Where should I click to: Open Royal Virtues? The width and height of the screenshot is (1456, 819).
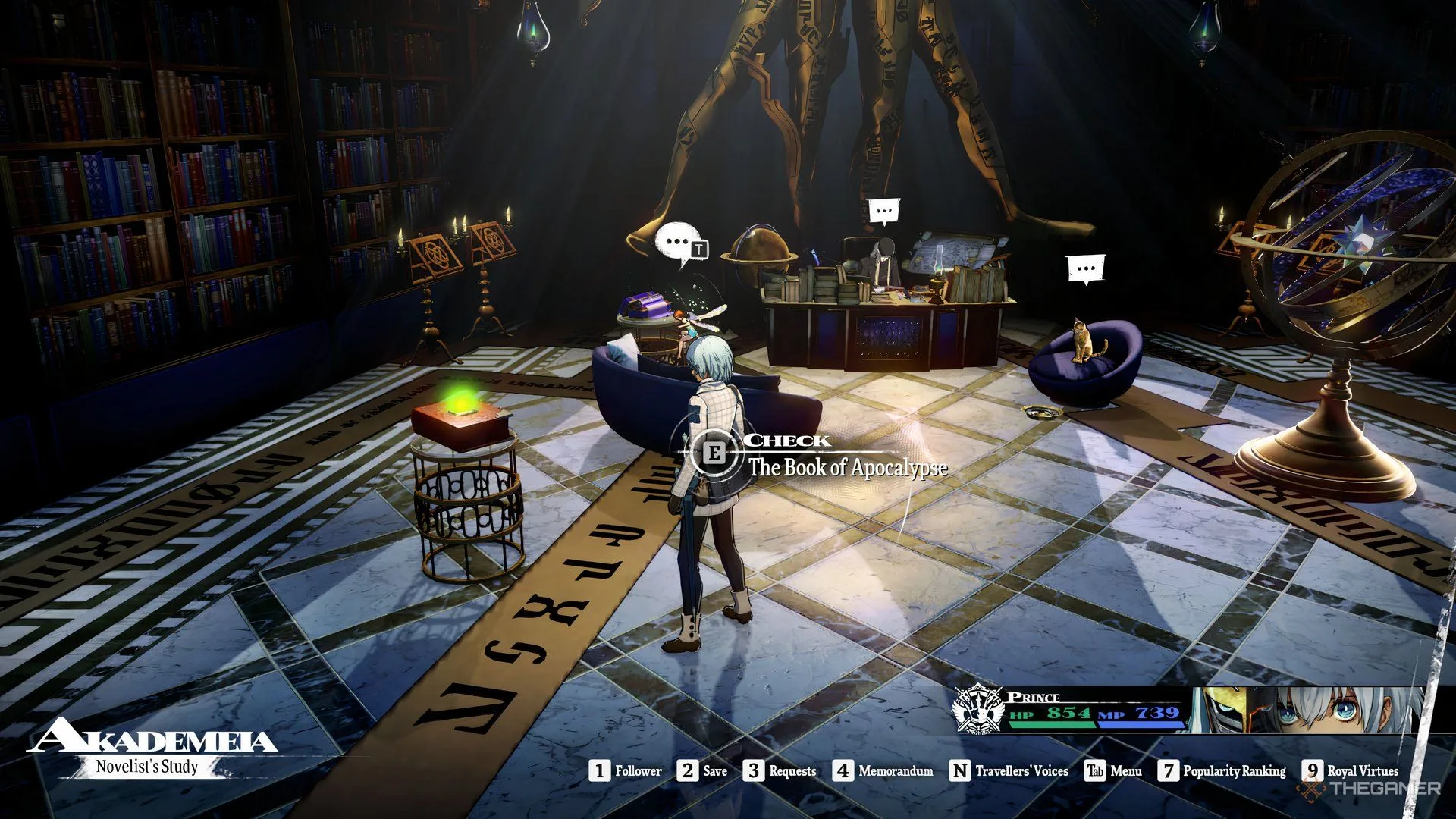click(x=1351, y=770)
